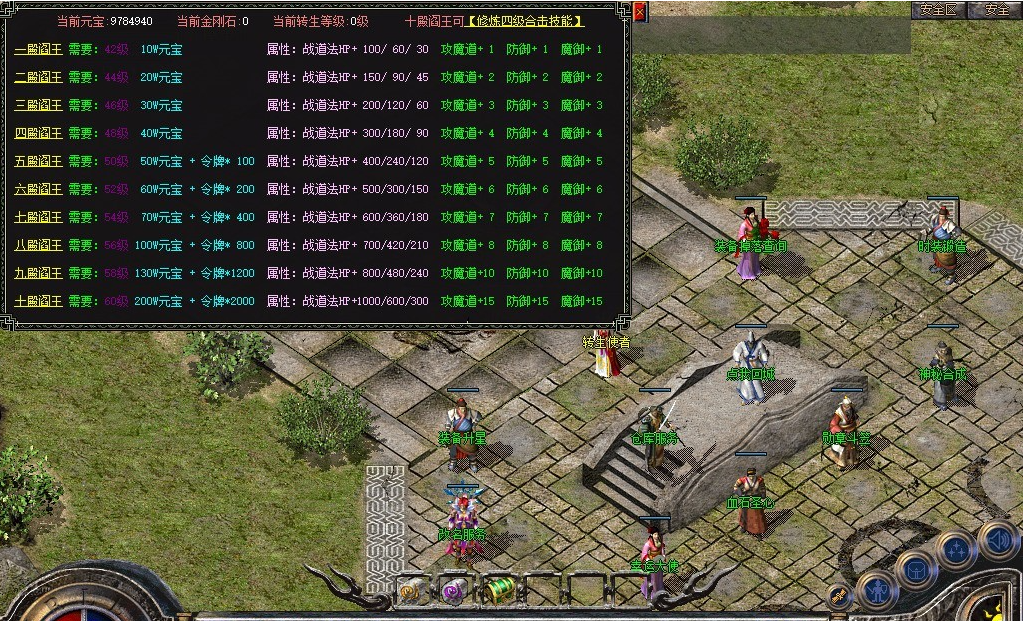The height and width of the screenshot is (621, 1023).
Task: Click the 九殿阎王 rebirth link
Action: [38, 273]
